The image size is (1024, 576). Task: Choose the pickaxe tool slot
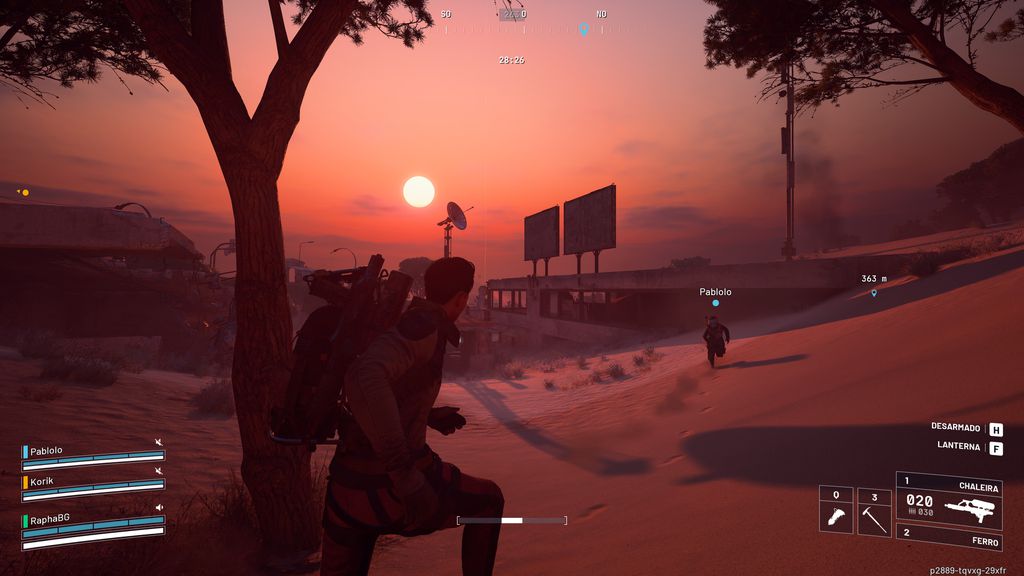874,511
